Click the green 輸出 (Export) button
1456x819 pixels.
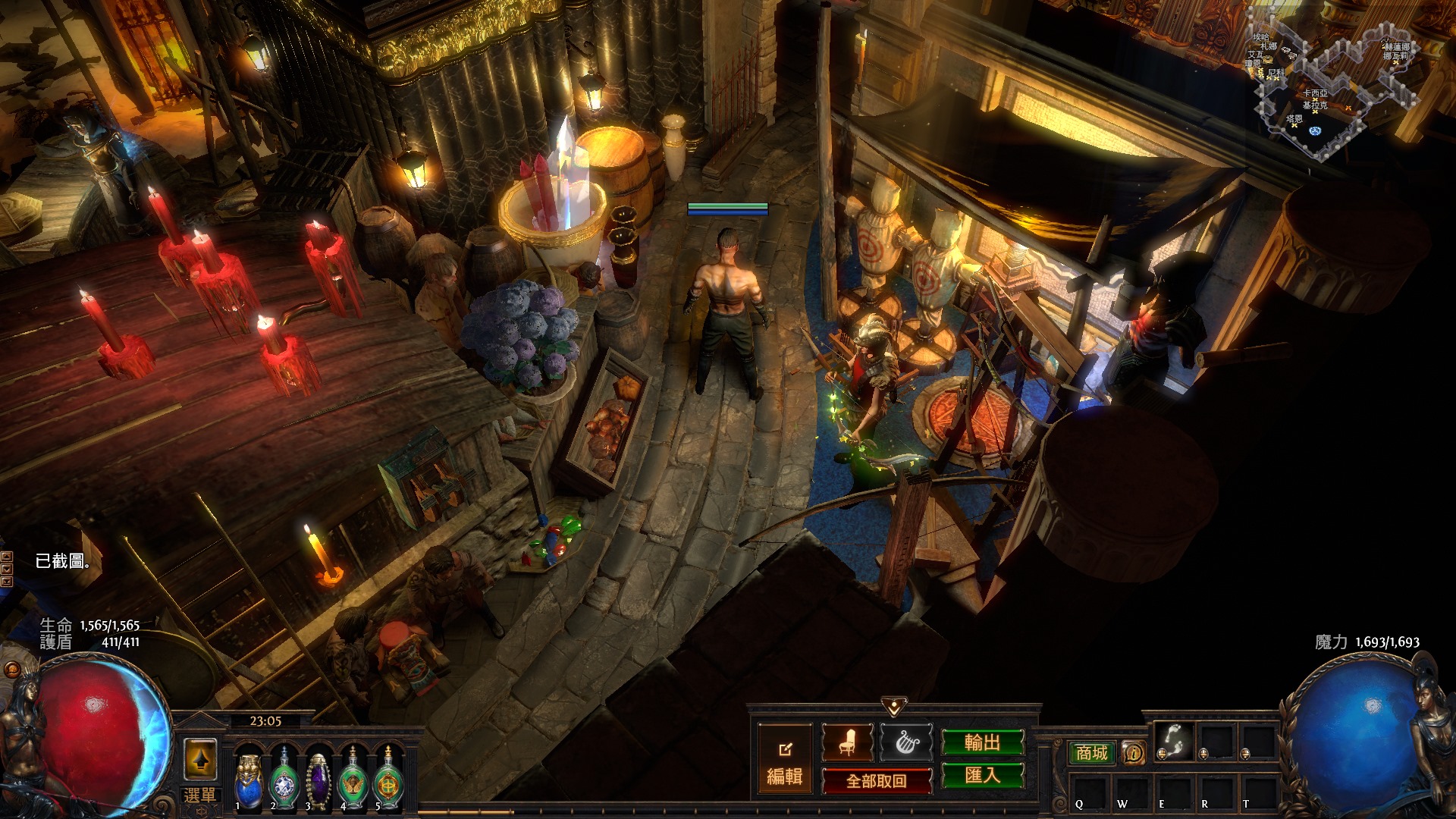click(982, 743)
